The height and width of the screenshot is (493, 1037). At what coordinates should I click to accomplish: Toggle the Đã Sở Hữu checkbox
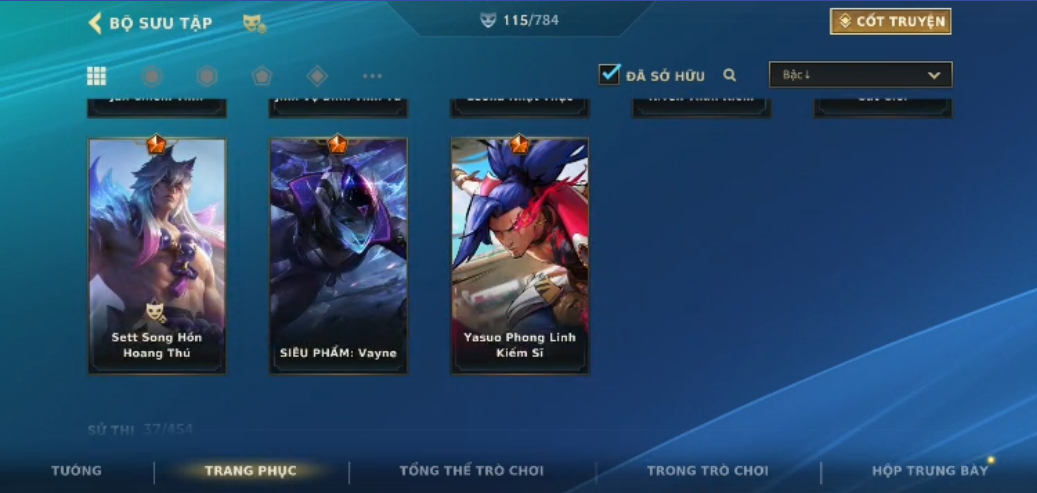click(609, 74)
